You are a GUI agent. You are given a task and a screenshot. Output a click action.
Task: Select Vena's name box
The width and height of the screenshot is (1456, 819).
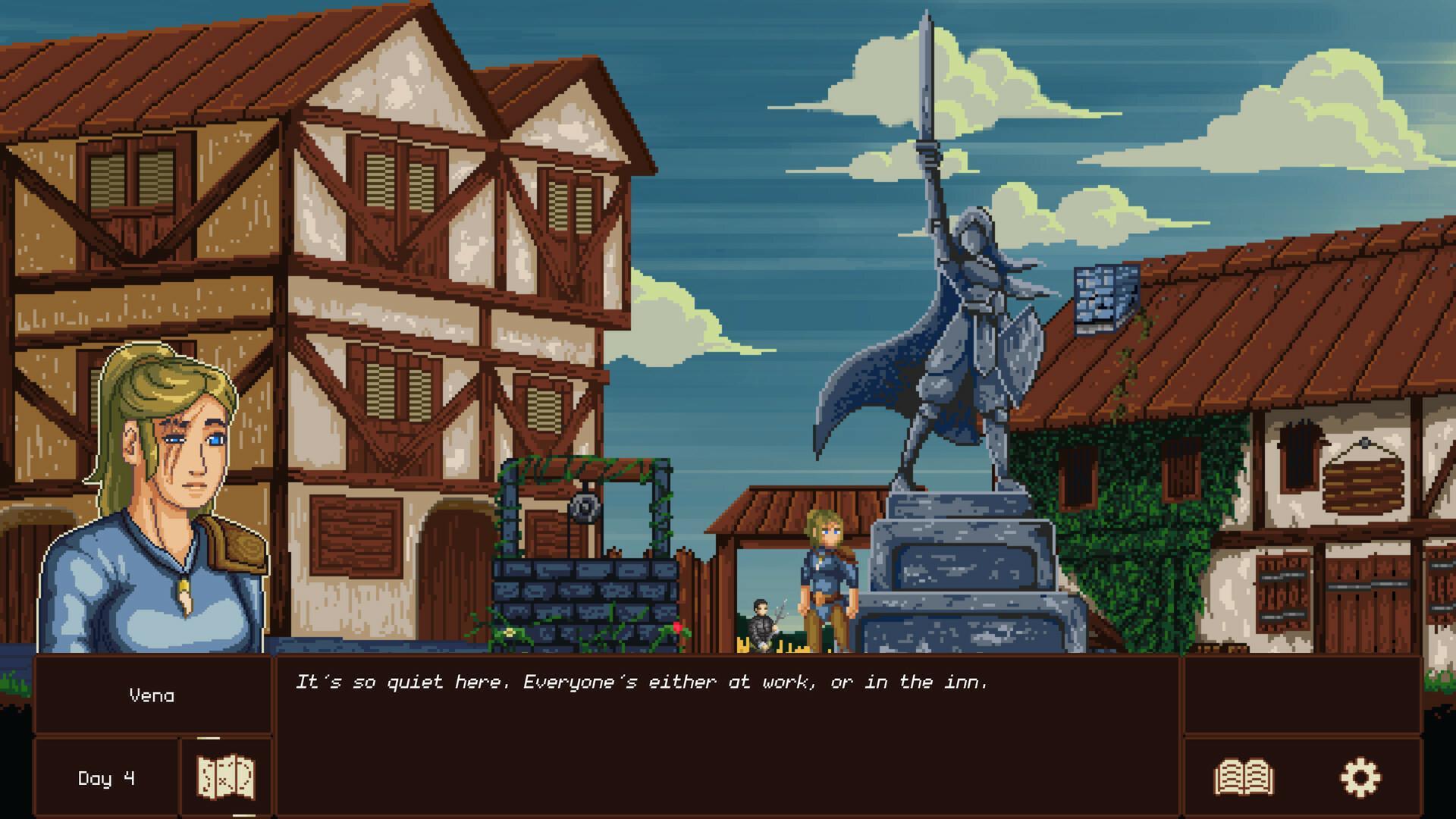(152, 693)
